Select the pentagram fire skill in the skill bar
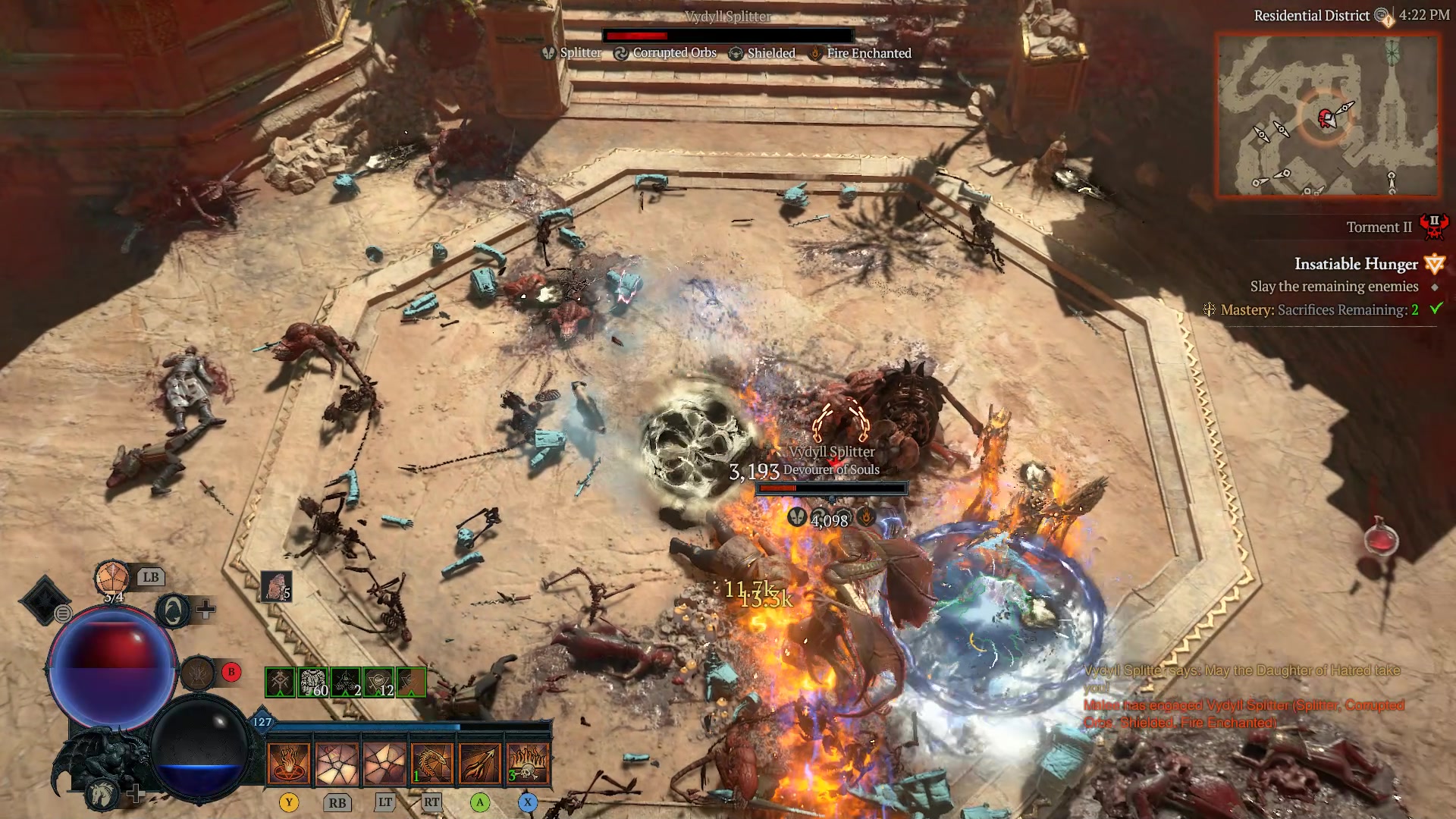Screen dimensions: 1456x819 [x=288, y=765]
